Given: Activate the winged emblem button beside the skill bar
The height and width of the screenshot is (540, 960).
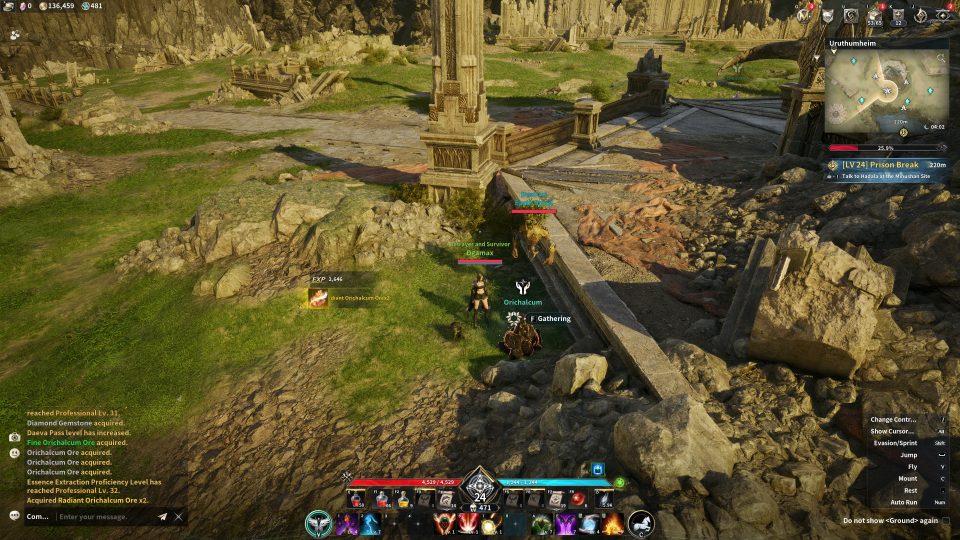Looking at the screenshot, I should click(x=319, y=523).
